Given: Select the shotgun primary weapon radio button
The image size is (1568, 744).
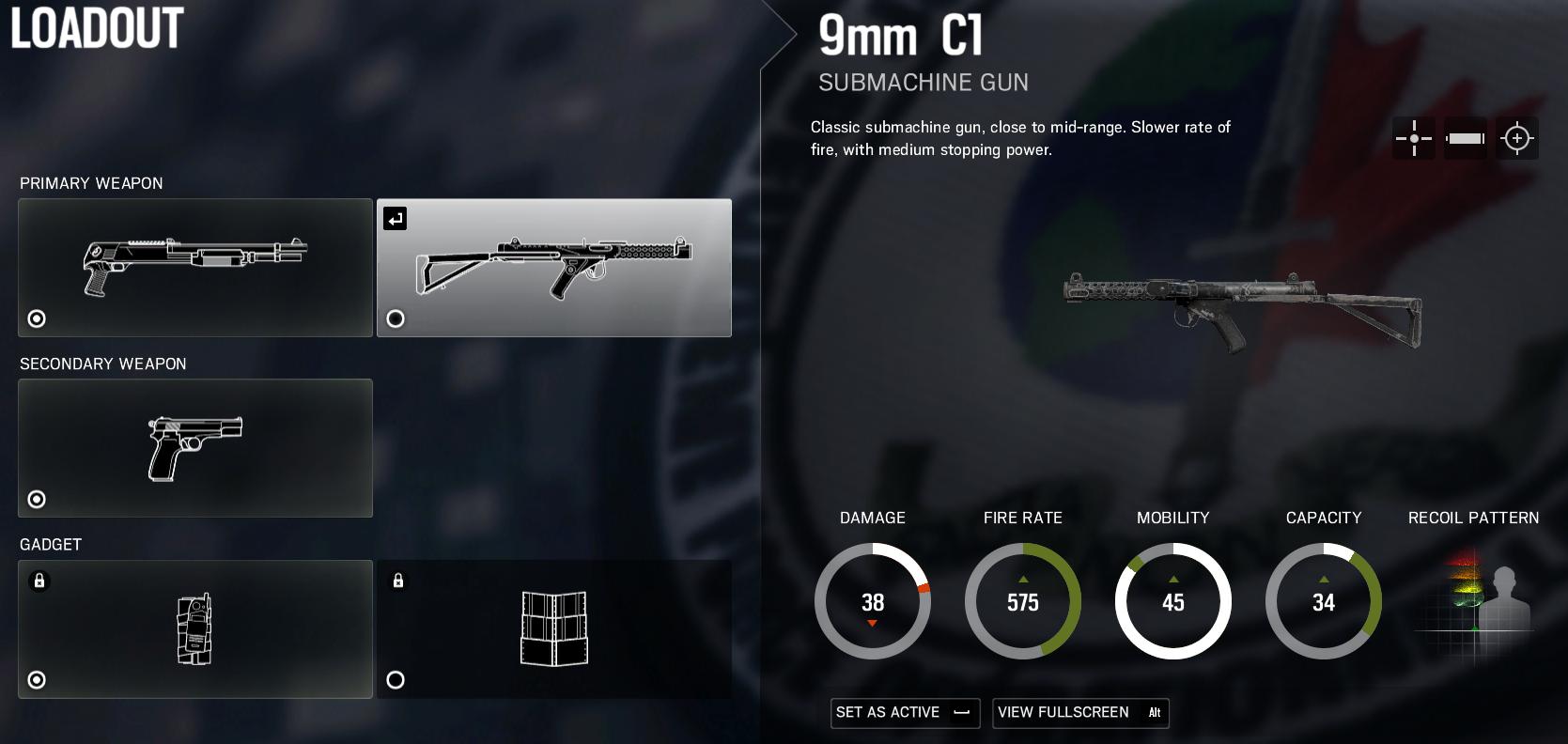Looking at the screenshot, I should 37,319.
